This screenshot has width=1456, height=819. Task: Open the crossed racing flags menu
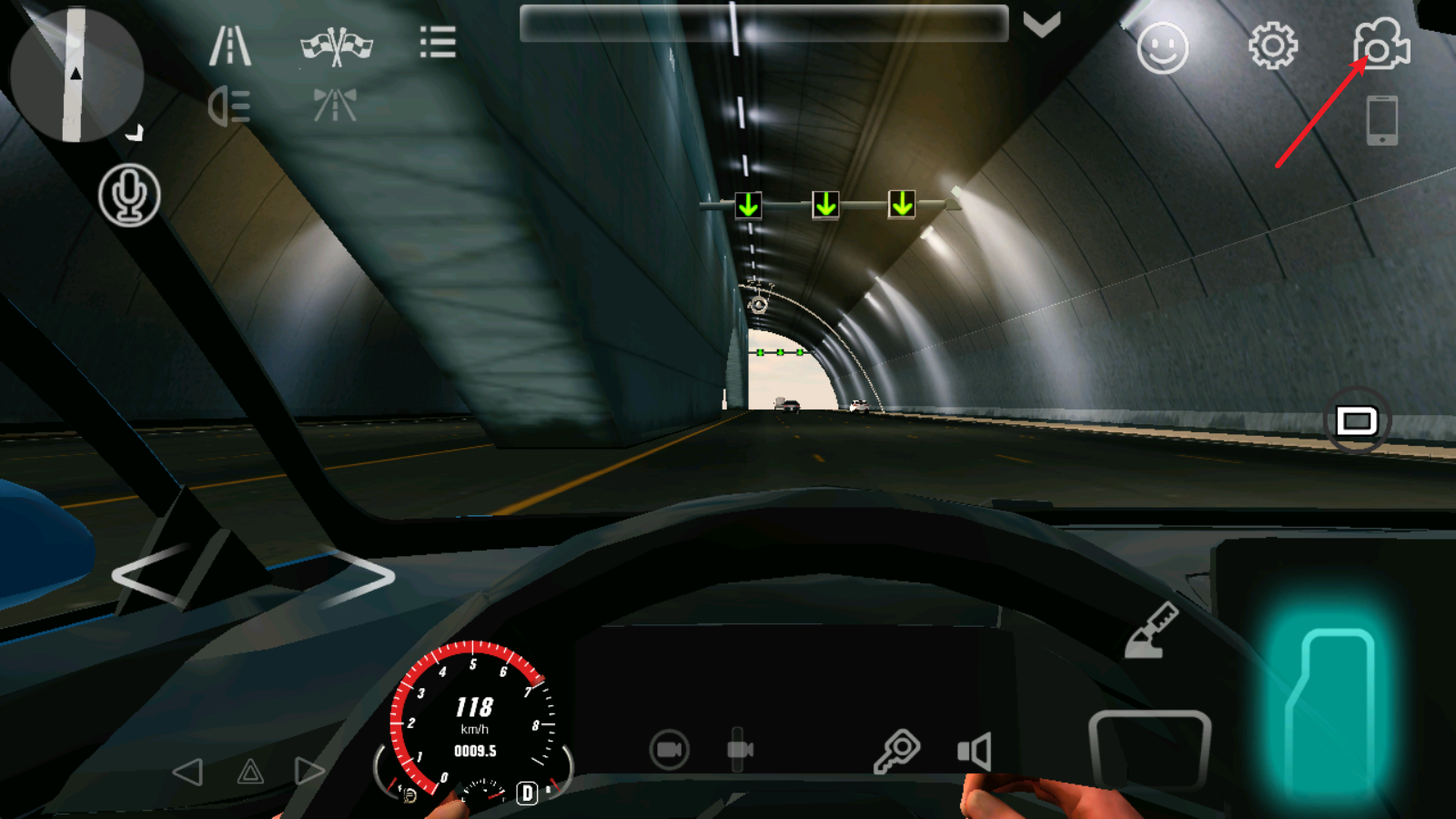tap(337, 45)
